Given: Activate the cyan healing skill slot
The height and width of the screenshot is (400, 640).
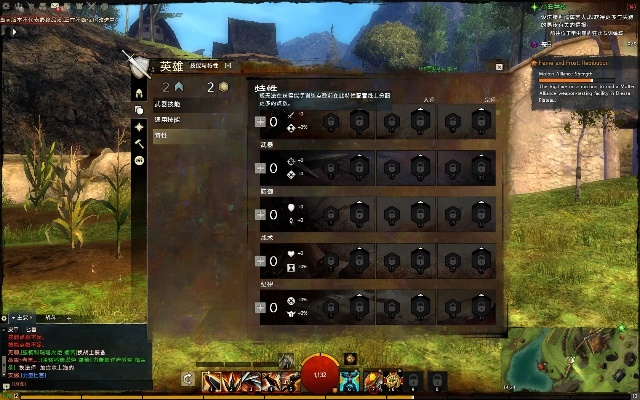Looking at the screenshot, I should (350, 380).
